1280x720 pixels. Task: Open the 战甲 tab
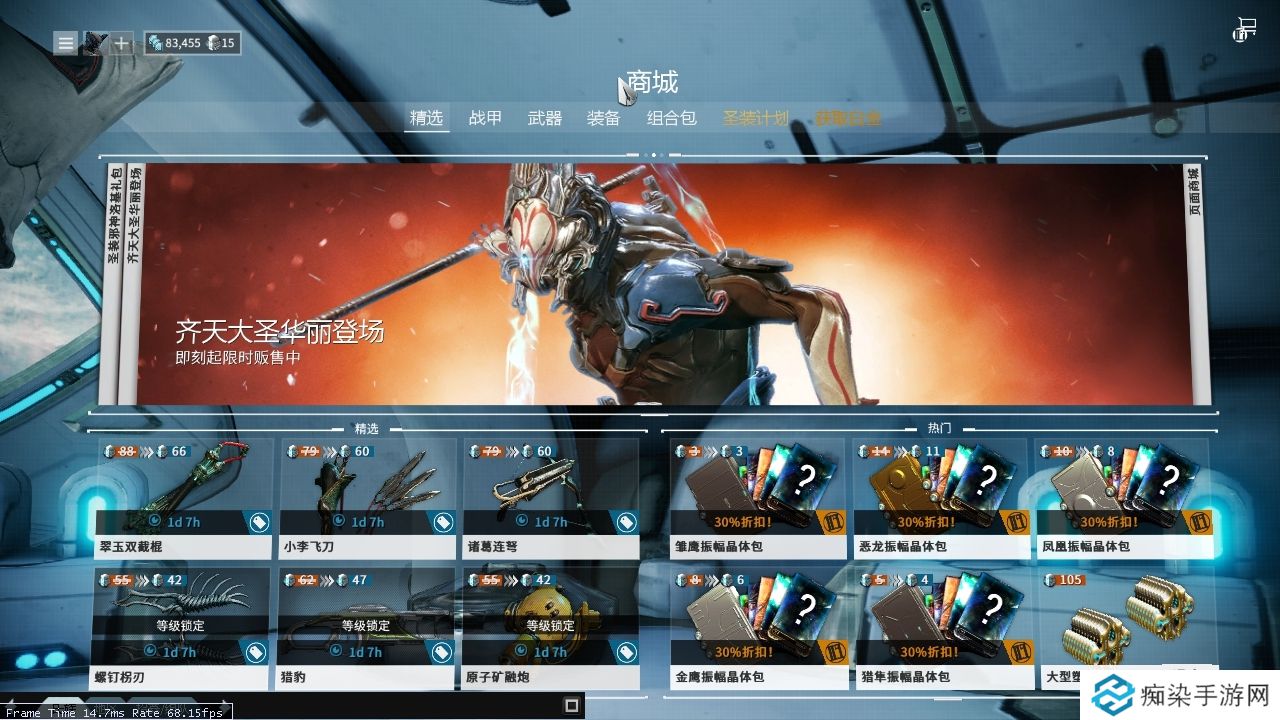click(x=485, y=118)
